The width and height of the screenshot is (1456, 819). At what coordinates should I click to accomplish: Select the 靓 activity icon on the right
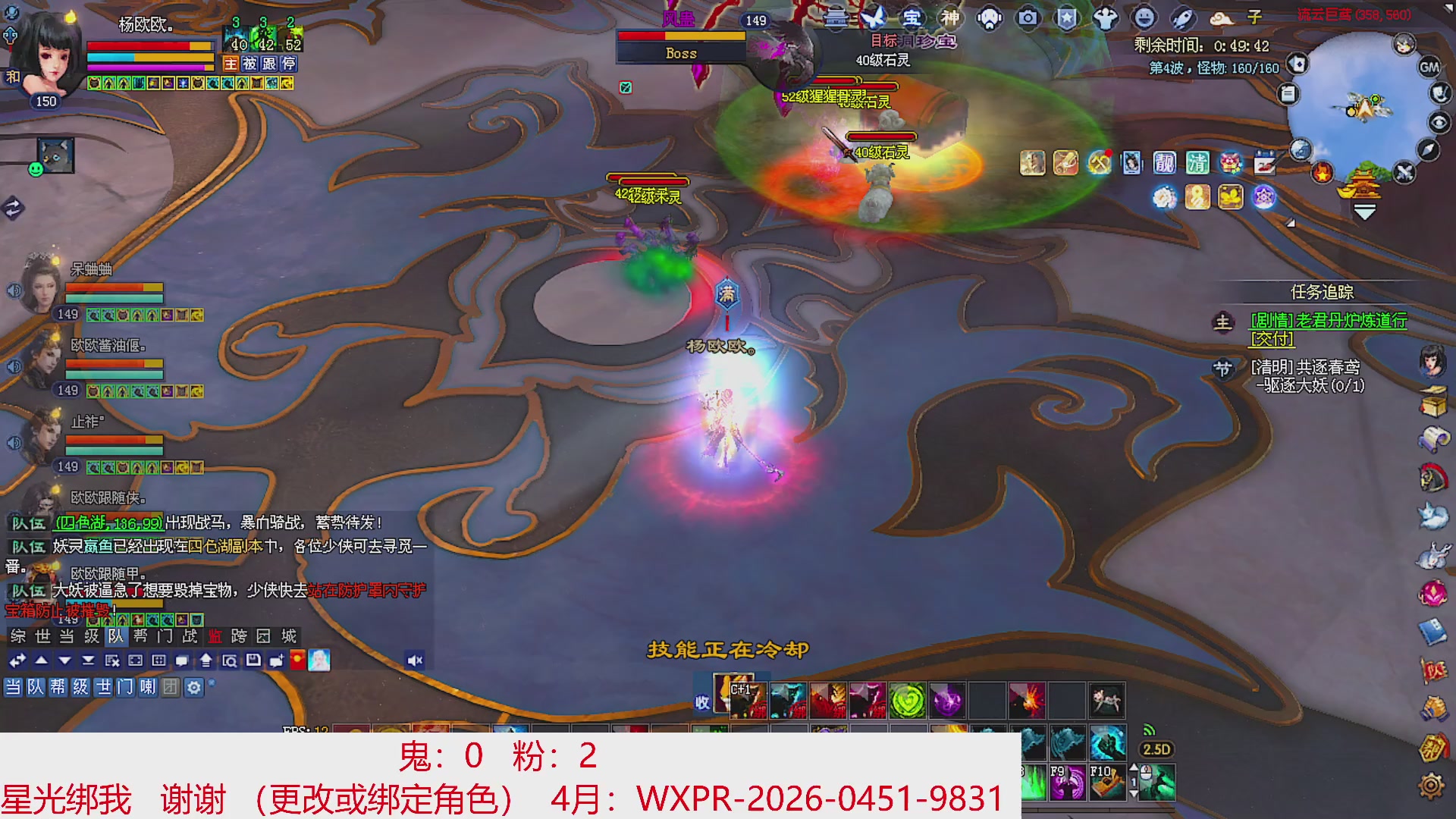click(1166, 163)
